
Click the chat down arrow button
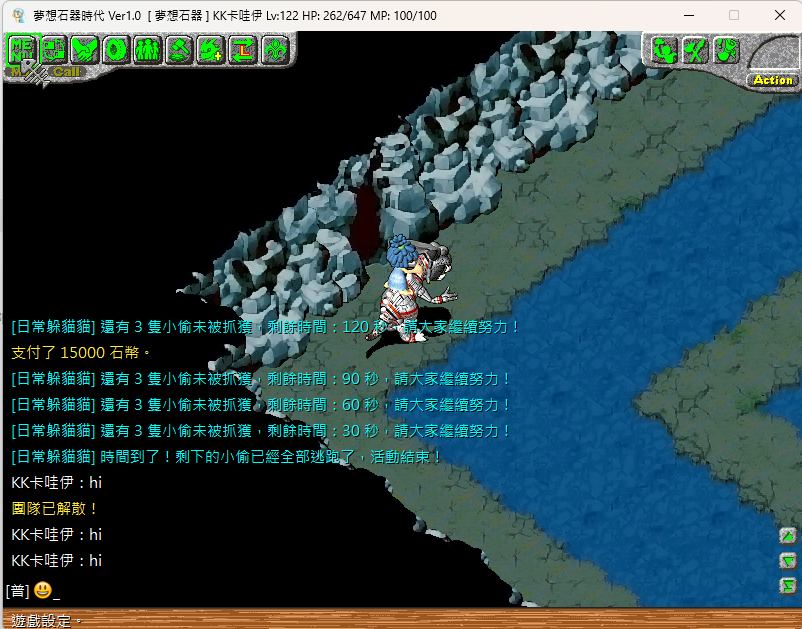point(788,561)
